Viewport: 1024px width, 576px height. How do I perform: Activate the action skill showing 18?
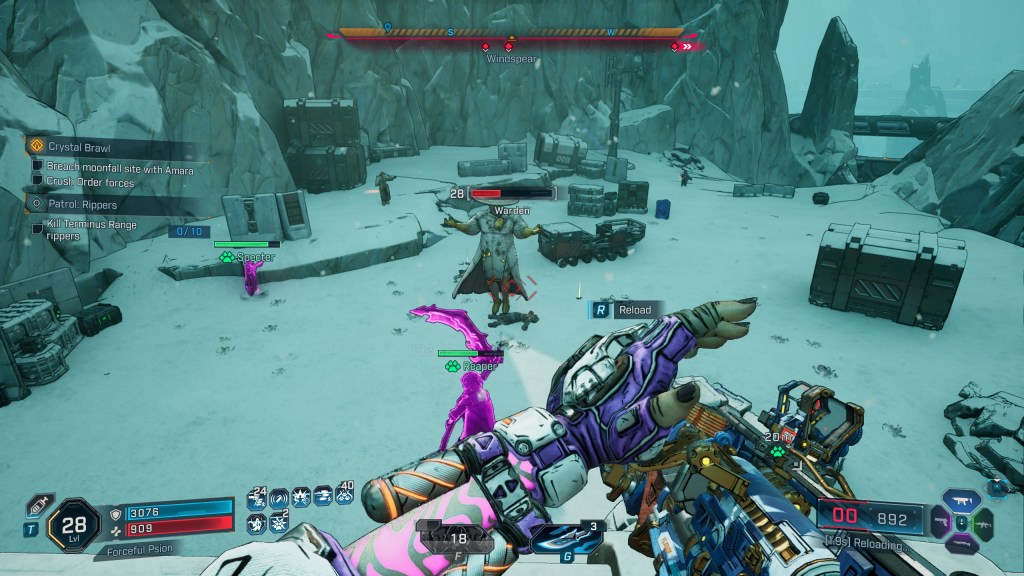pos(459,537)
